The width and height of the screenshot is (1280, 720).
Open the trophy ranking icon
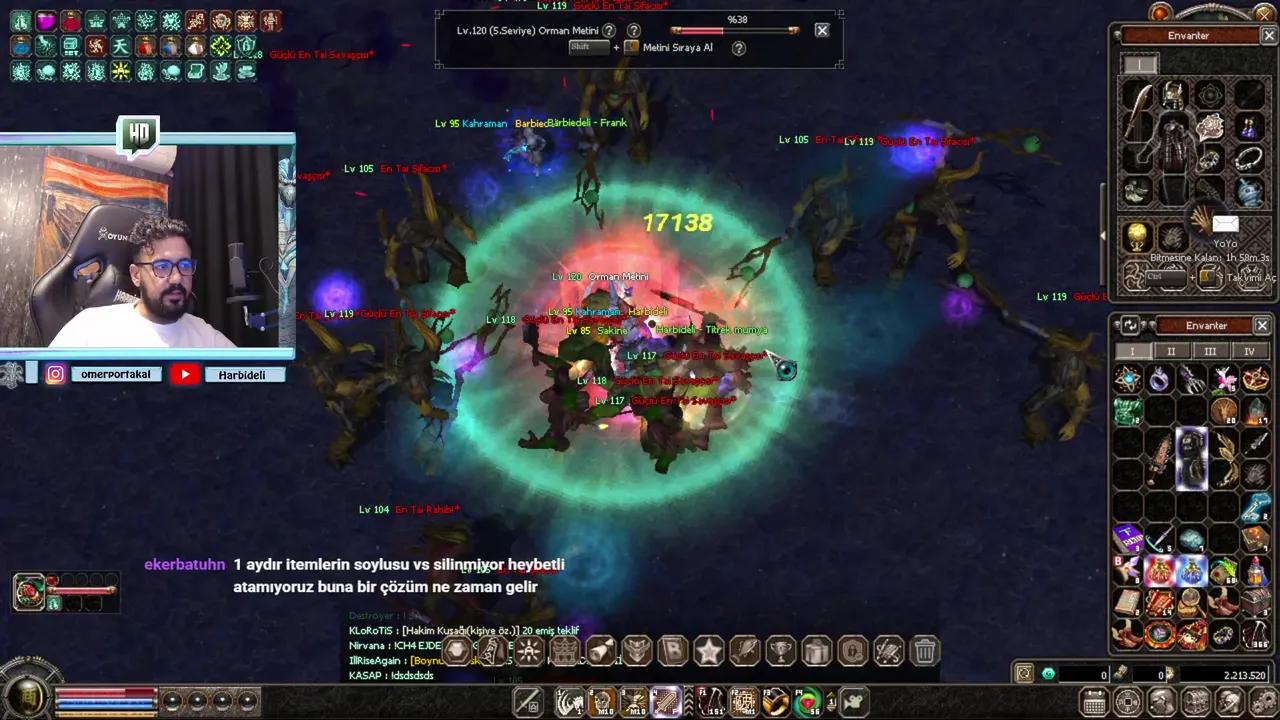tap(780, 652)
